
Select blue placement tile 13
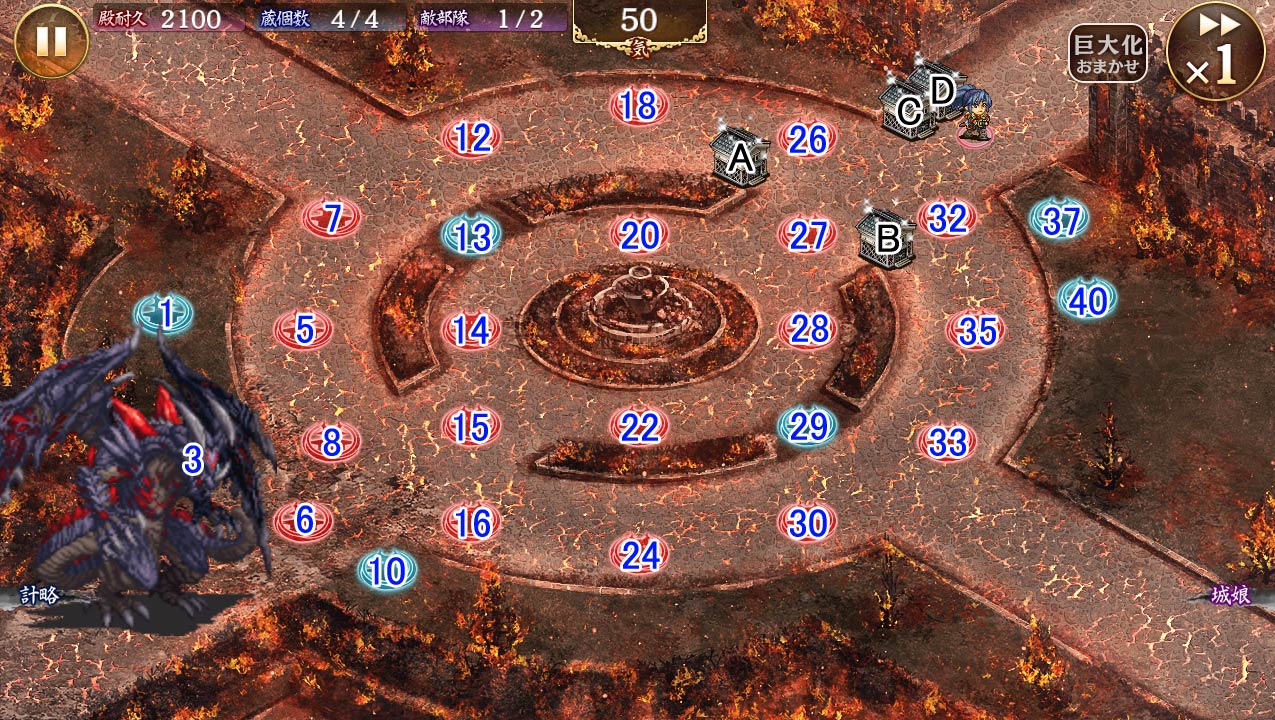click(471, 235)
